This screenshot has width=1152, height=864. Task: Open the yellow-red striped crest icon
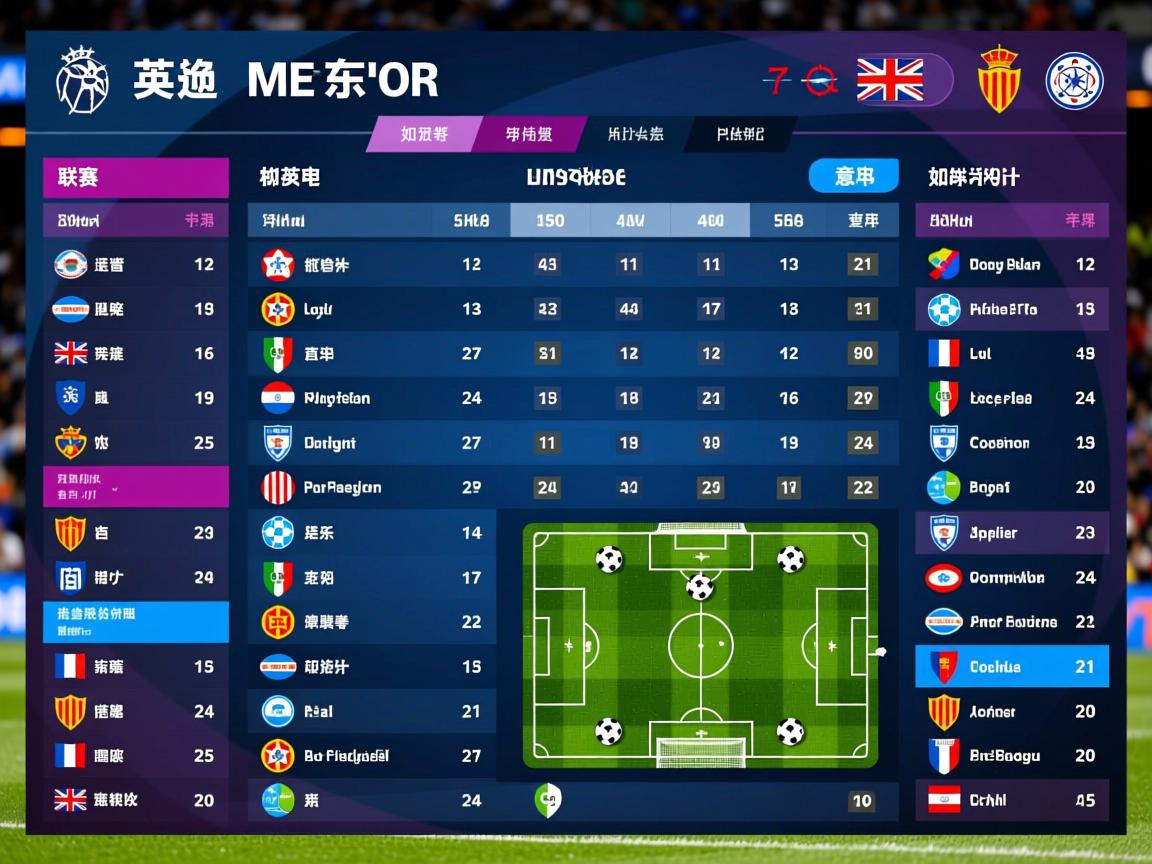click(x=998, y=79)
